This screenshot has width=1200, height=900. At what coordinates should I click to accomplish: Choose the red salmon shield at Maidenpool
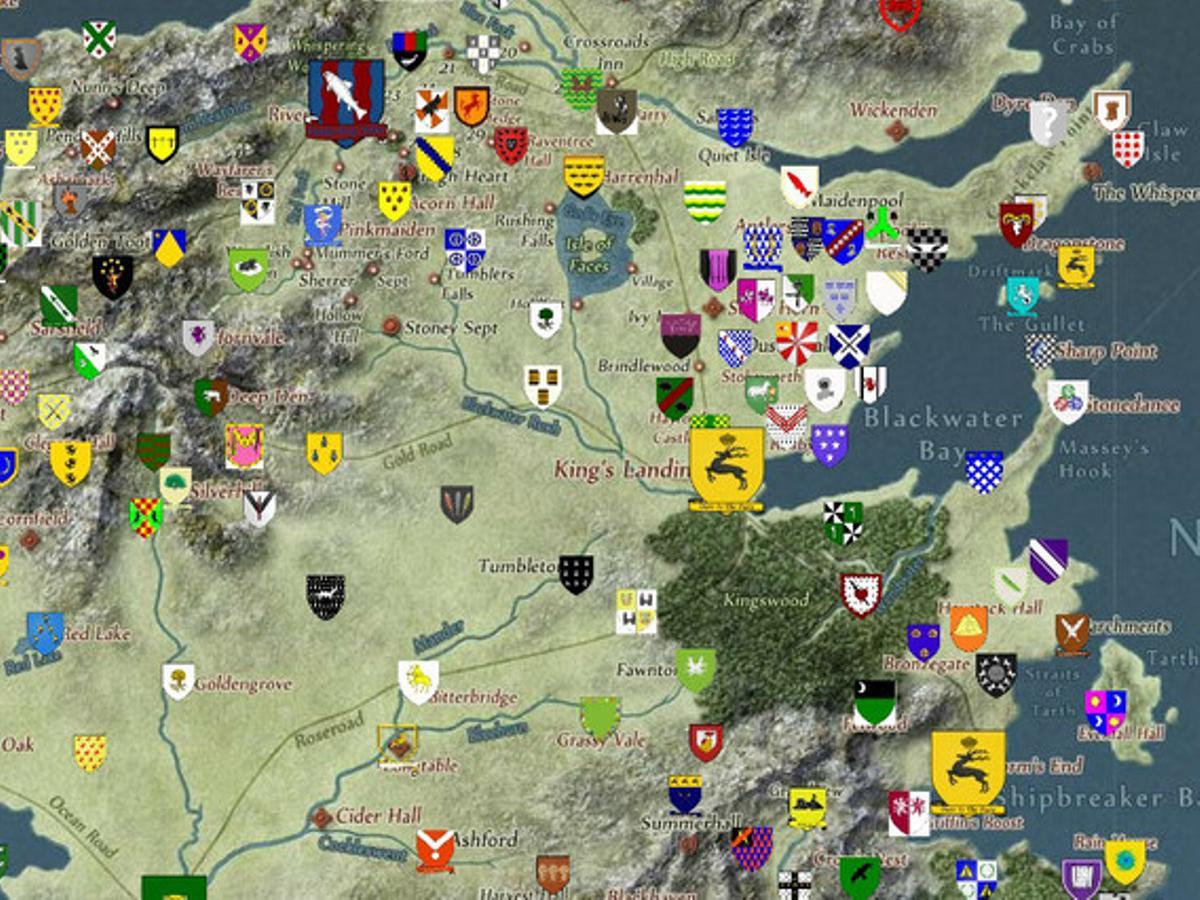click(x=800, y=186)
